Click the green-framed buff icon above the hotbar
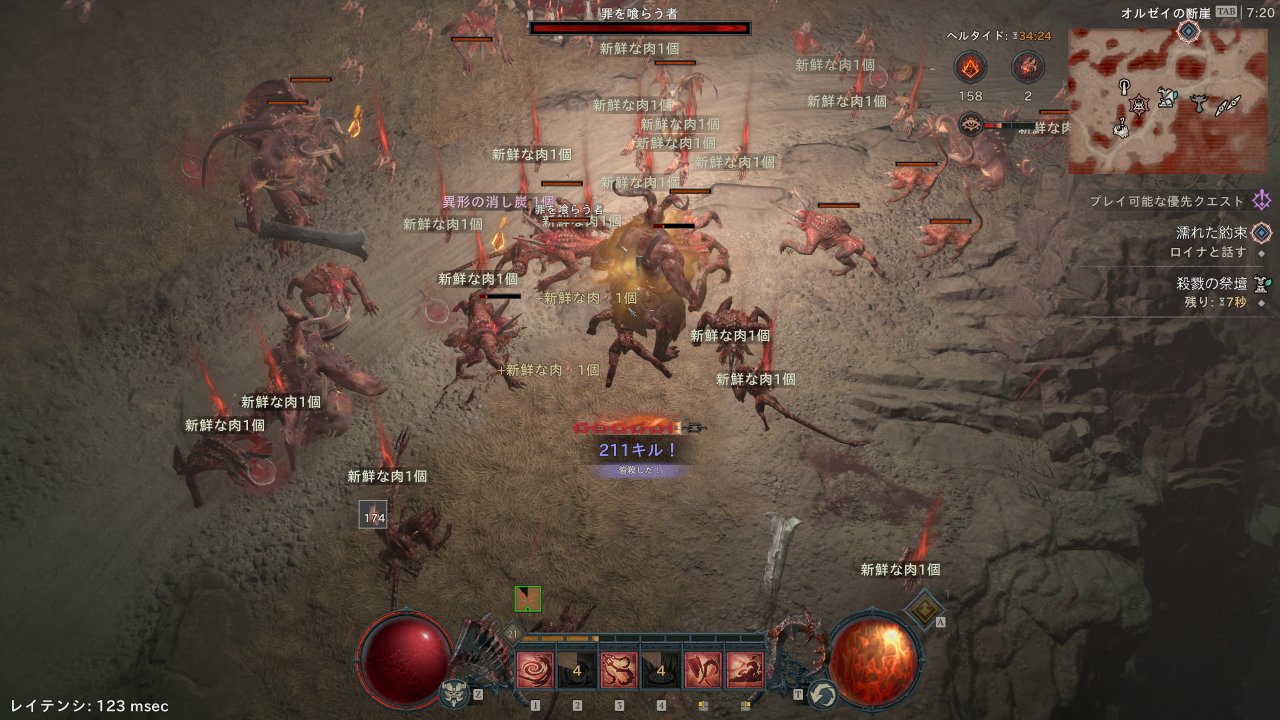 point(527,599)
